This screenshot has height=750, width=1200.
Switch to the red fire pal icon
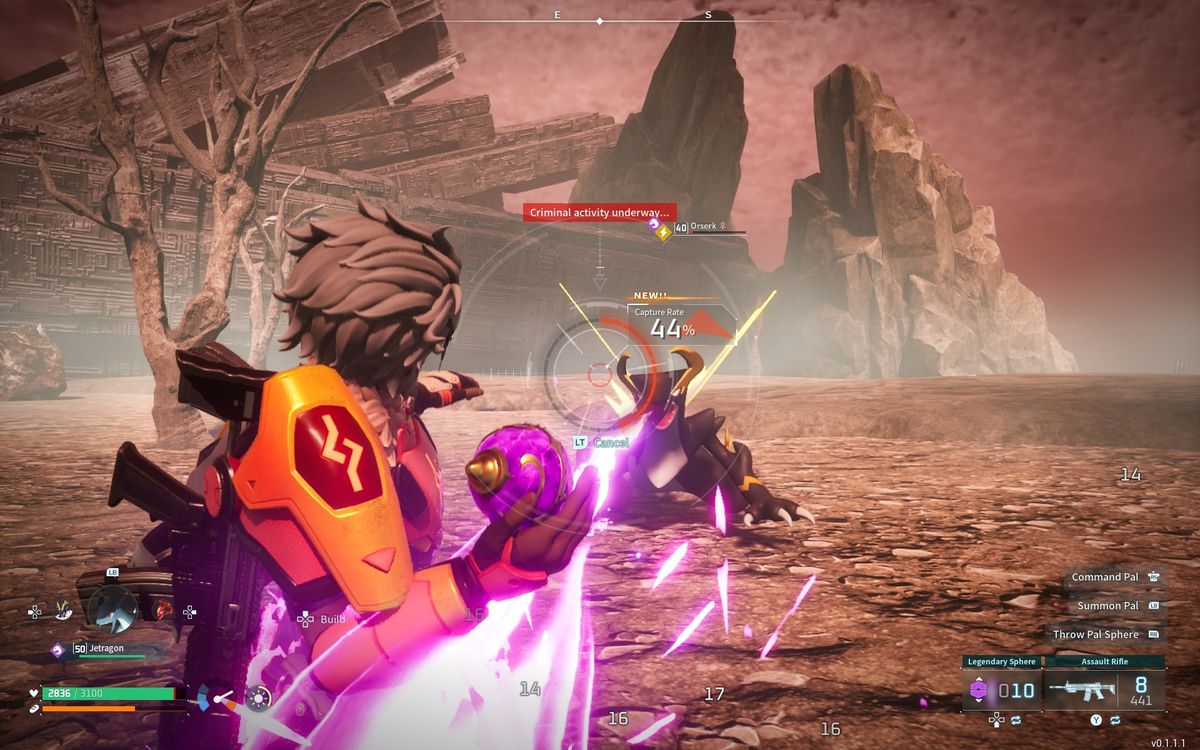click(163, 609)
